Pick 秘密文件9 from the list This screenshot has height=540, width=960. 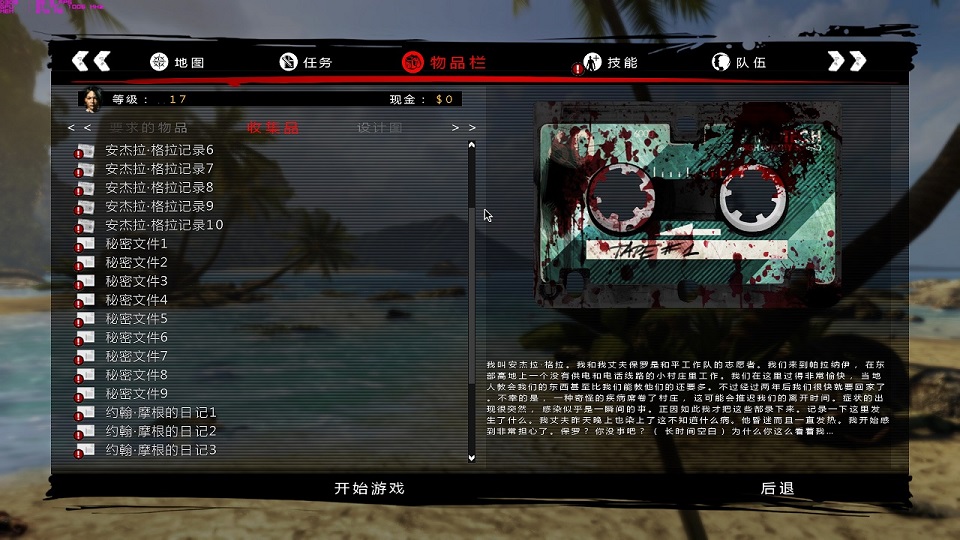point(136,394)
